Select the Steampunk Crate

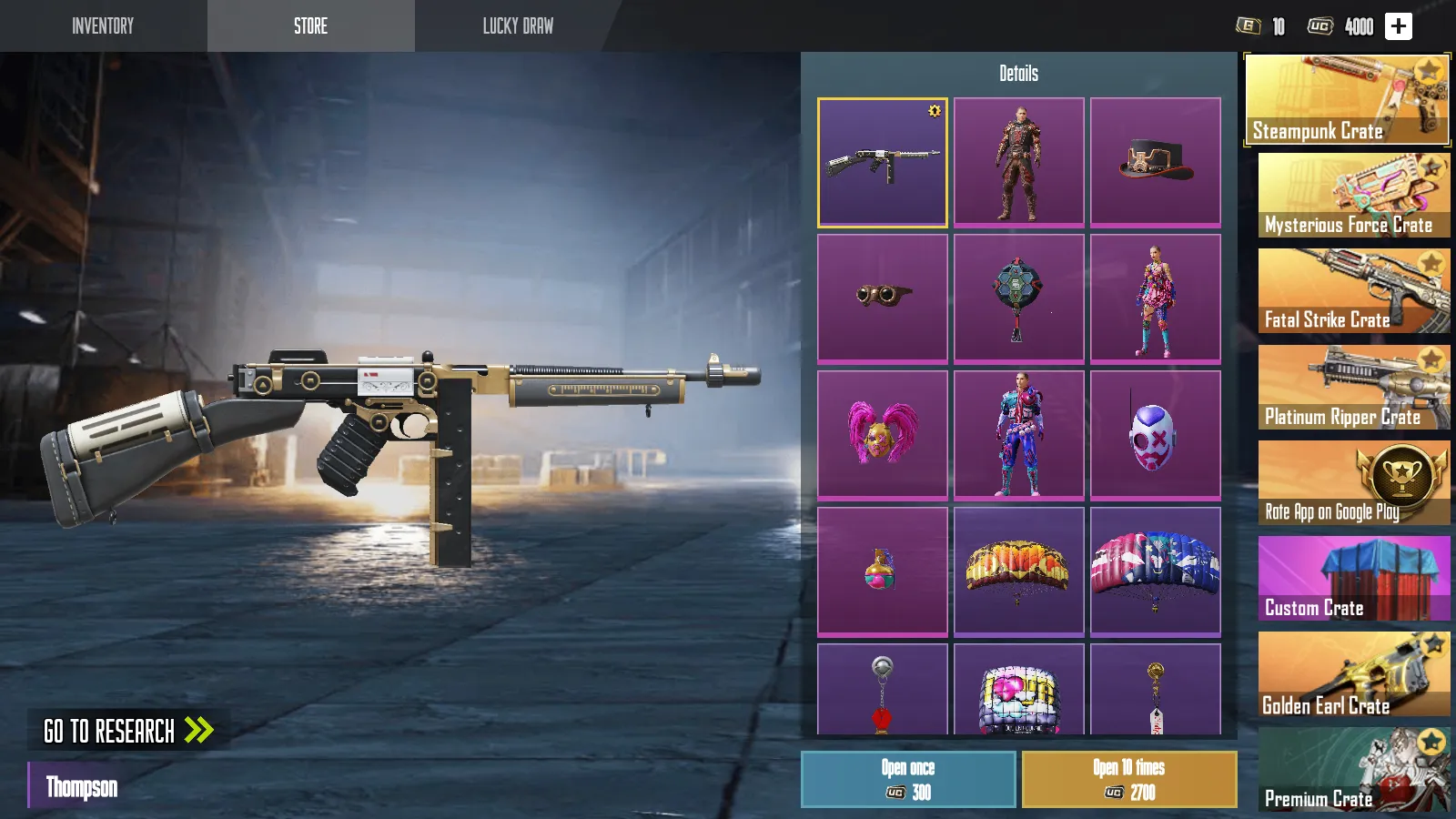pos(1347,100)
